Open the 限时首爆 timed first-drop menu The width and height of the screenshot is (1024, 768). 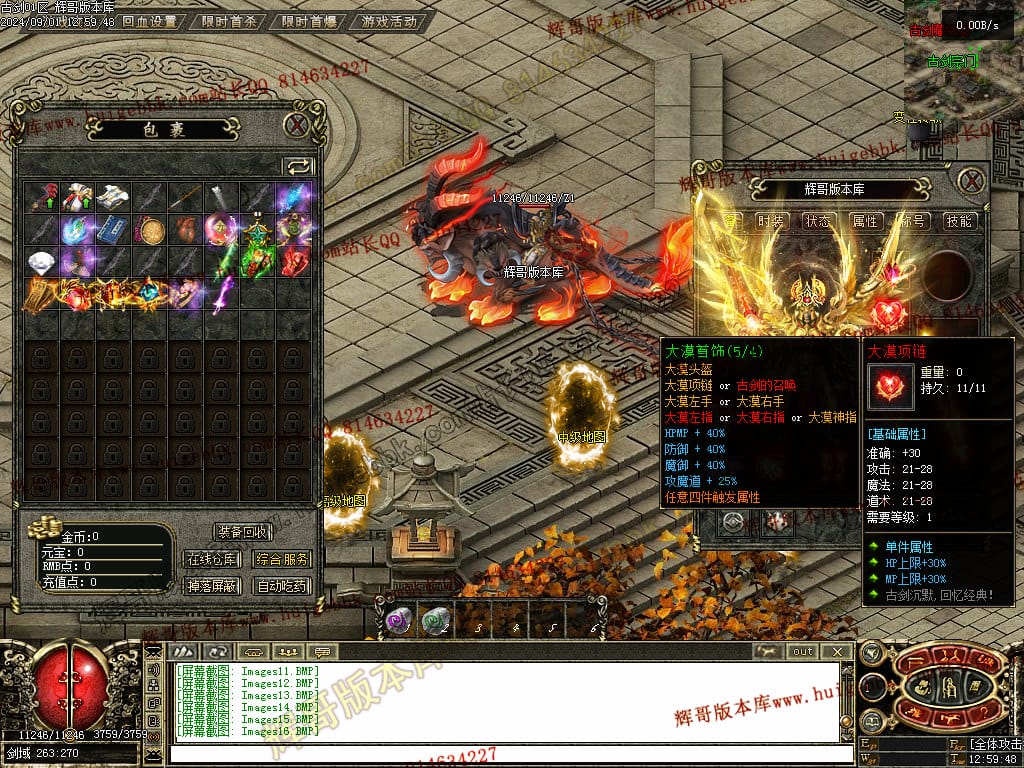coord(309,21)
